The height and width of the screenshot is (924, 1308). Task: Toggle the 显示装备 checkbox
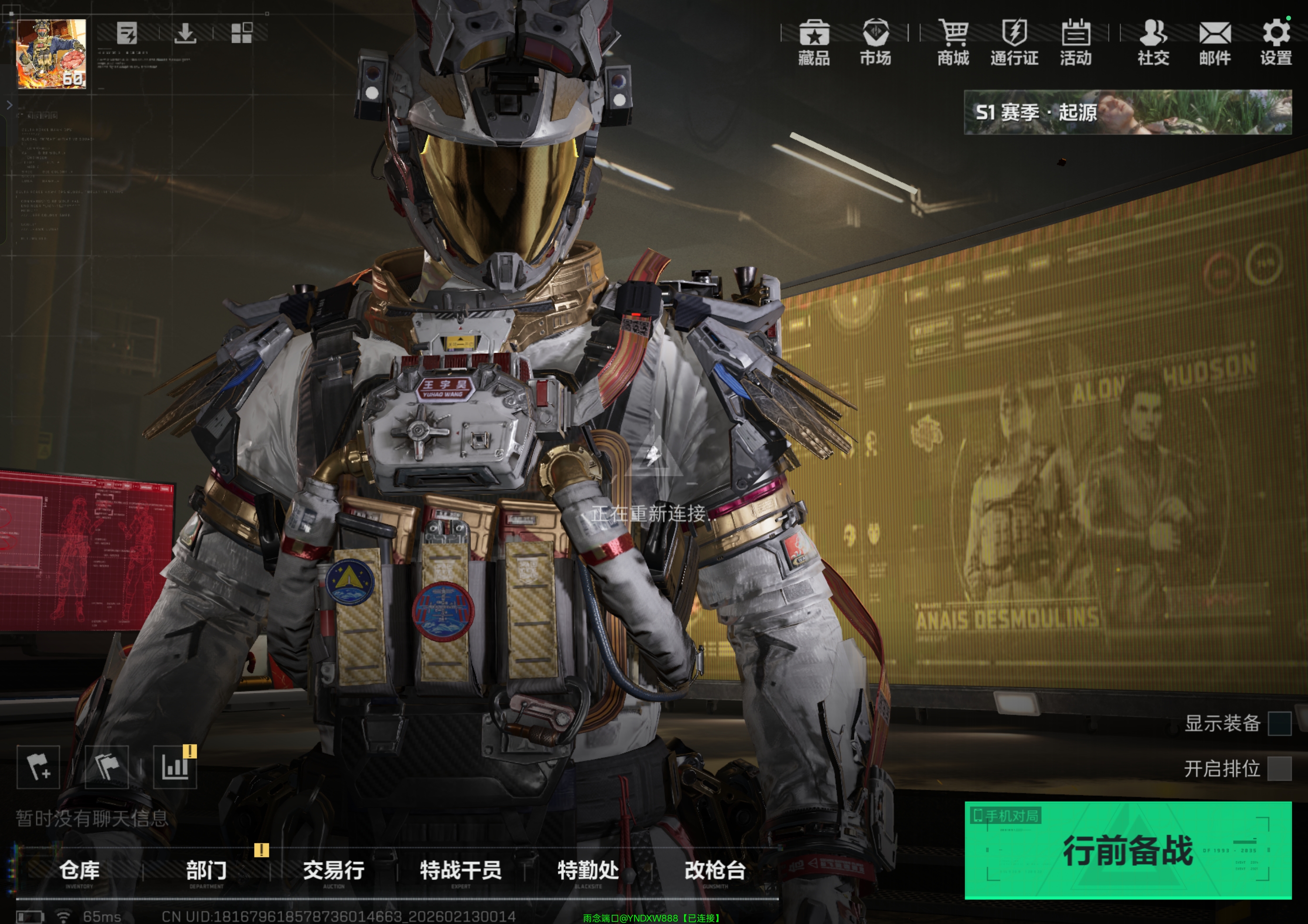[1279, 724]
